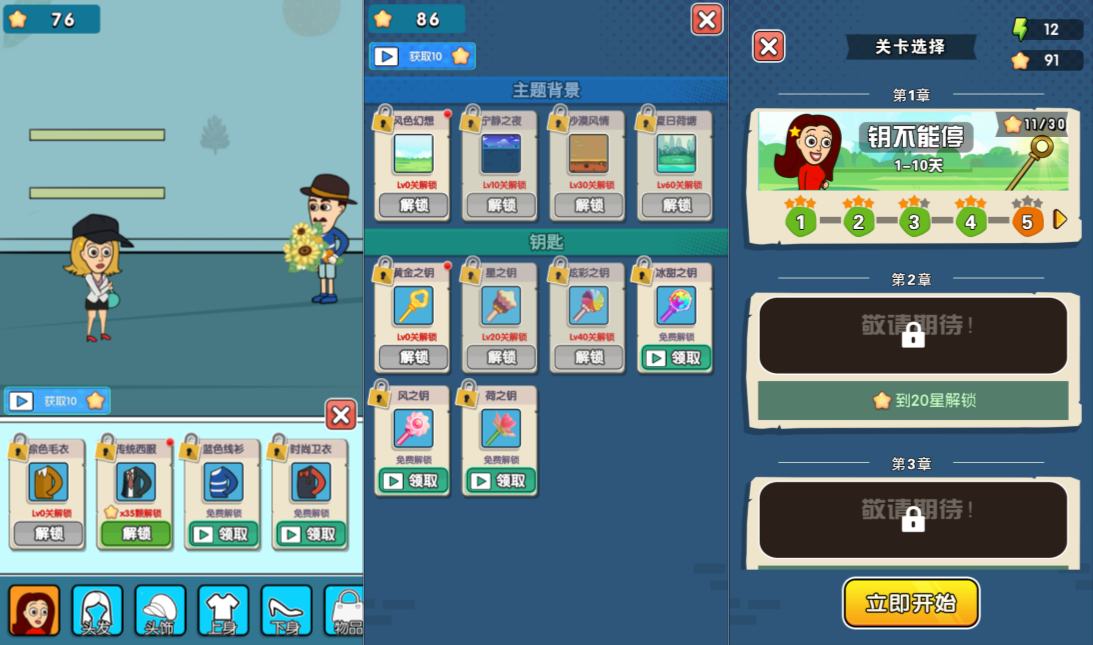This screenshot has width=1093, height=645.
Task: Switch to the 头饰 headwear tab
Action: [160, 610]
